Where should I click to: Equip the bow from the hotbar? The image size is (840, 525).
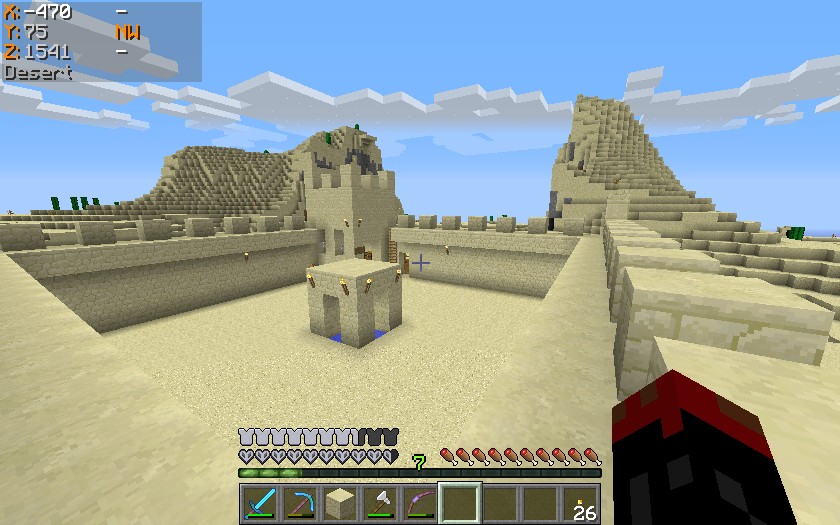(x=420, y=503)
